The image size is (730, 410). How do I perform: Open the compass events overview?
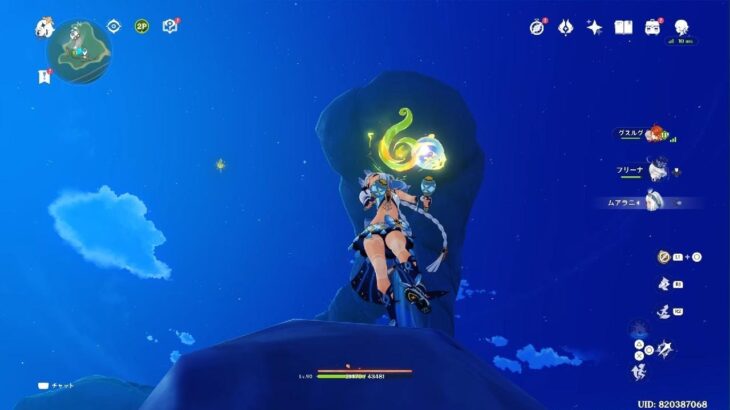537,27
